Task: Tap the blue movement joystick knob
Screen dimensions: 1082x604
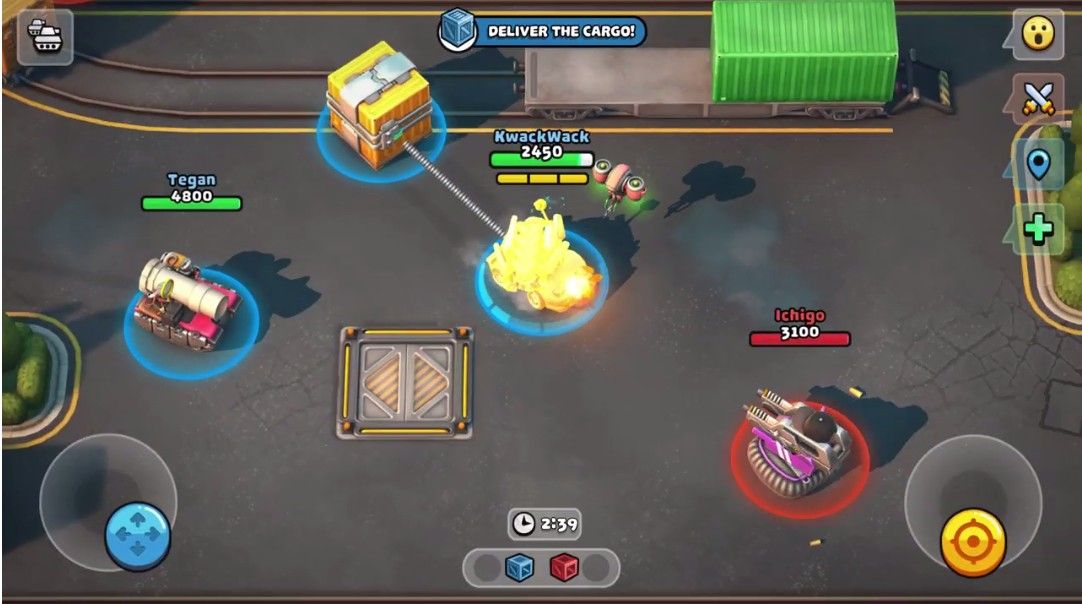Action: pyautogui.click(x=138, y=536)
